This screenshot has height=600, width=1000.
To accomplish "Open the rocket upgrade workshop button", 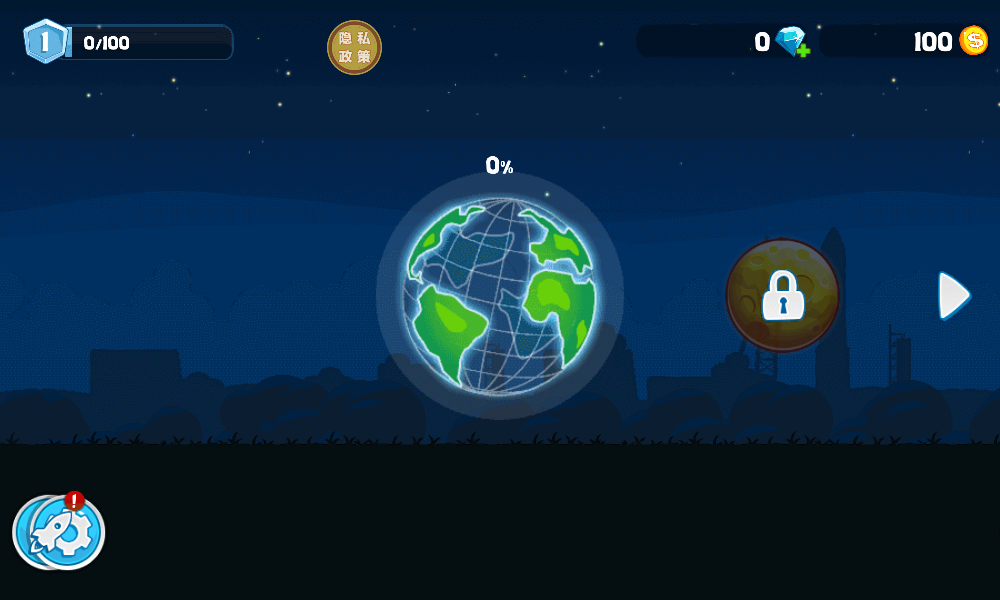I will pos(59,531).
